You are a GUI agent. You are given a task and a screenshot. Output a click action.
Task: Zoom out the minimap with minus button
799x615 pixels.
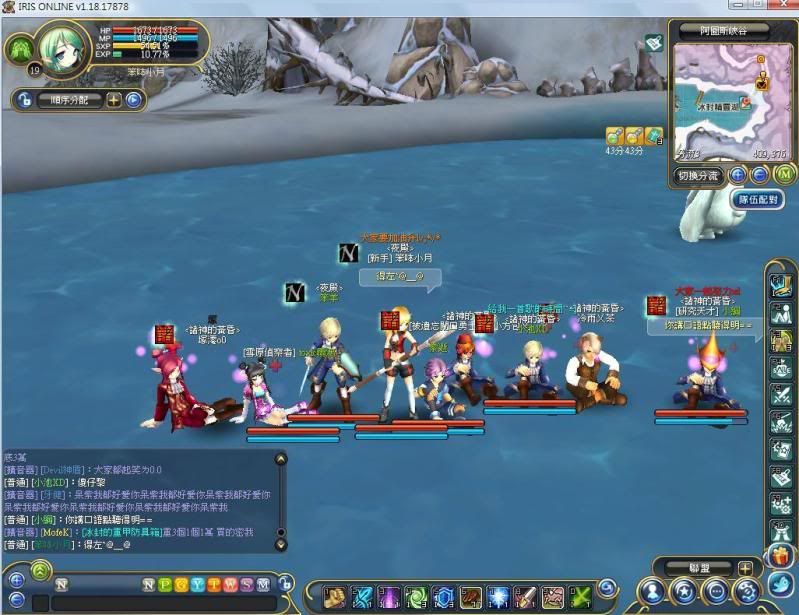tap(759, 174)
